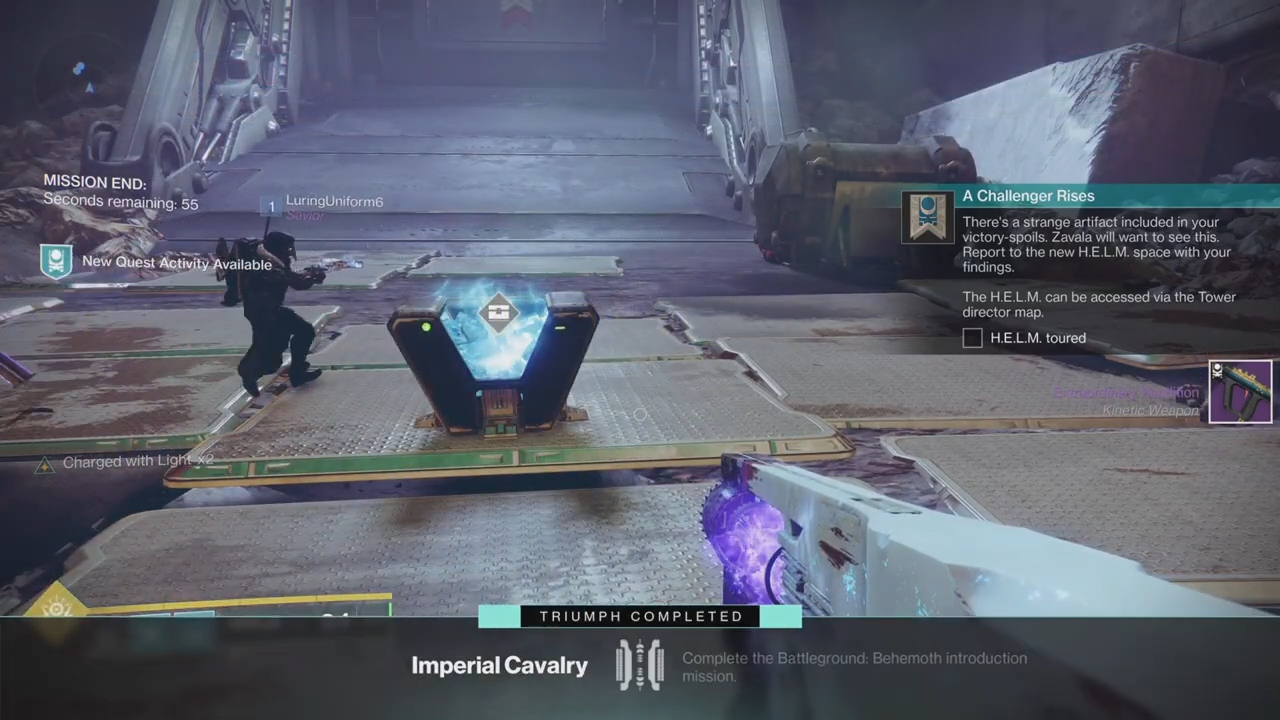Tick the H.E.L.M. toured objective checkbox

[972, 338]
